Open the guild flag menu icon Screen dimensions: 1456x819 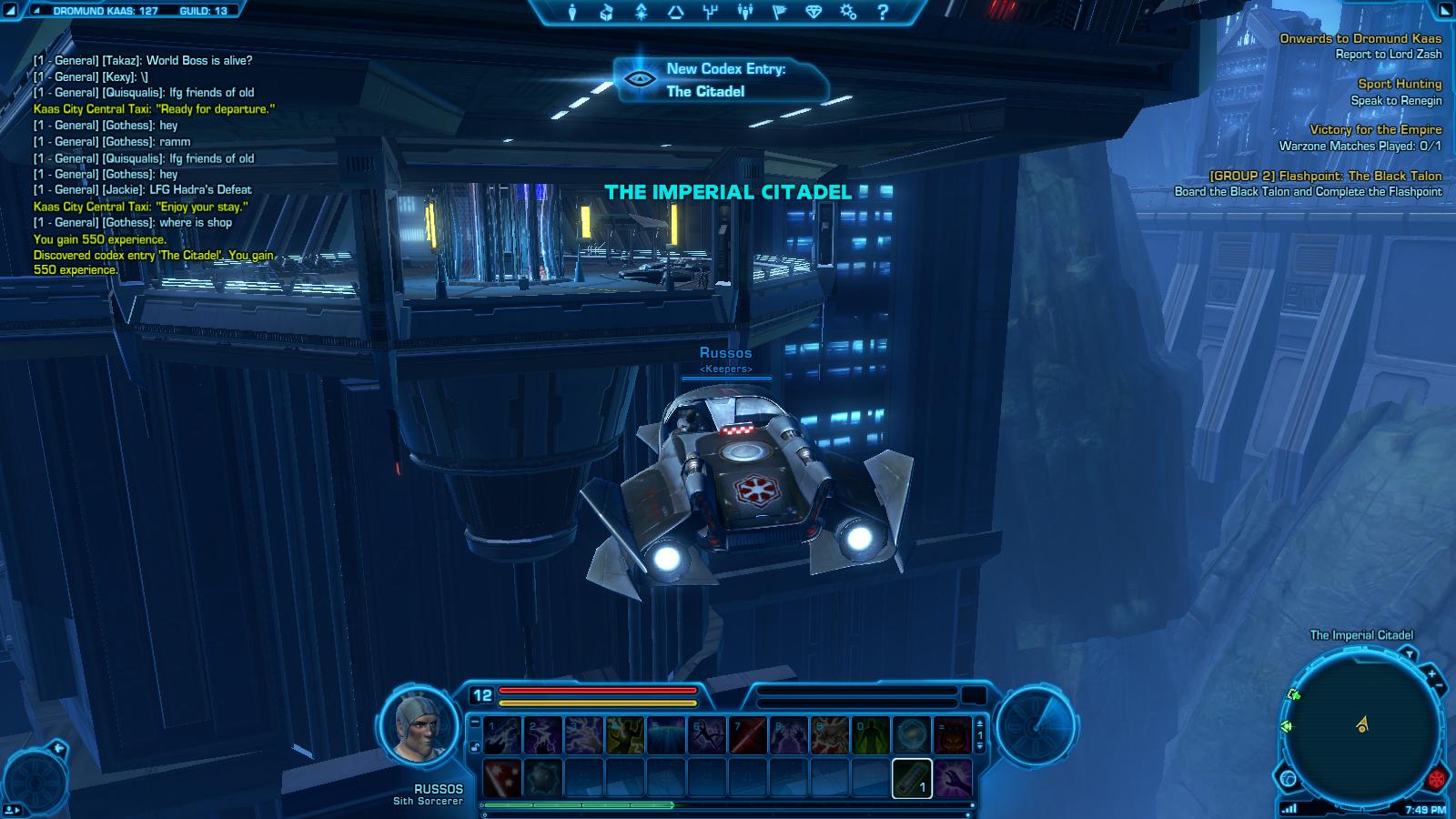[x=780, y=13]
